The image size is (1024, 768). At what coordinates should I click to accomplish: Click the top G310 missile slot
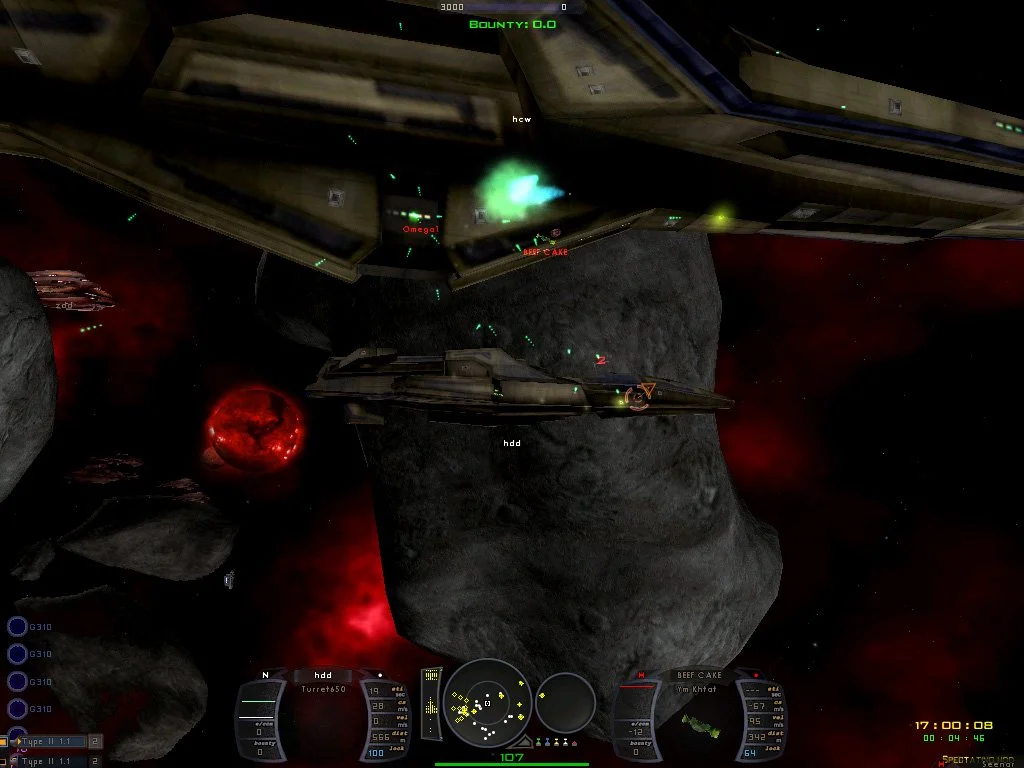18,627
